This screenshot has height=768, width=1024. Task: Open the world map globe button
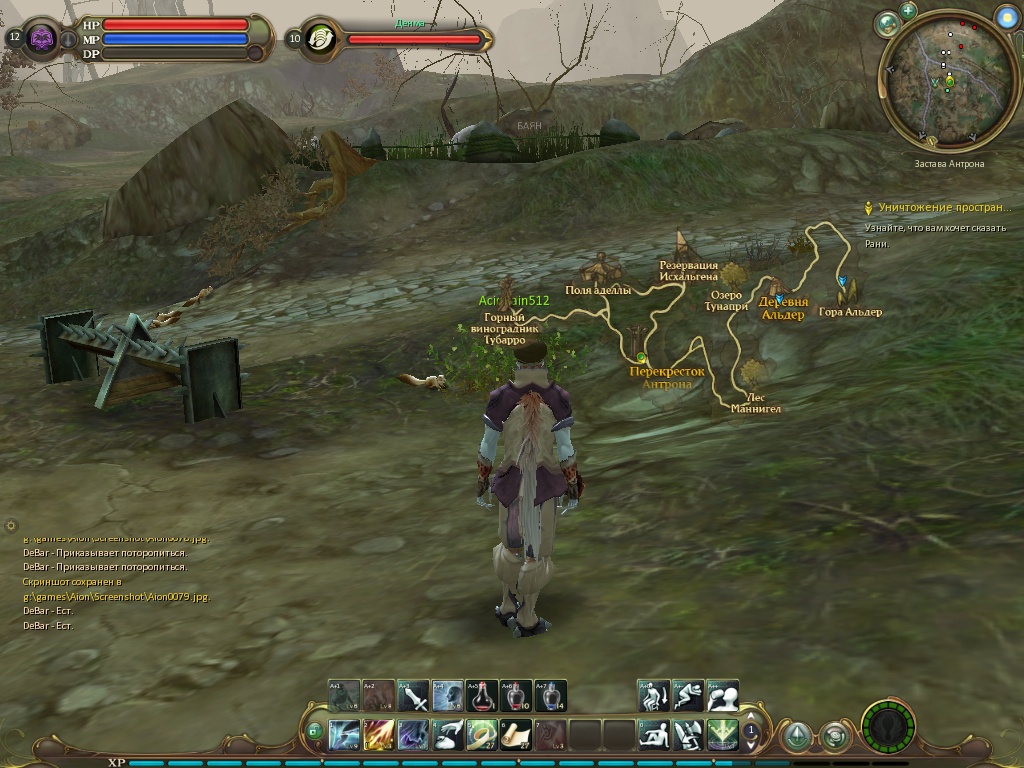pyautogui.click(x=886, y=23)
